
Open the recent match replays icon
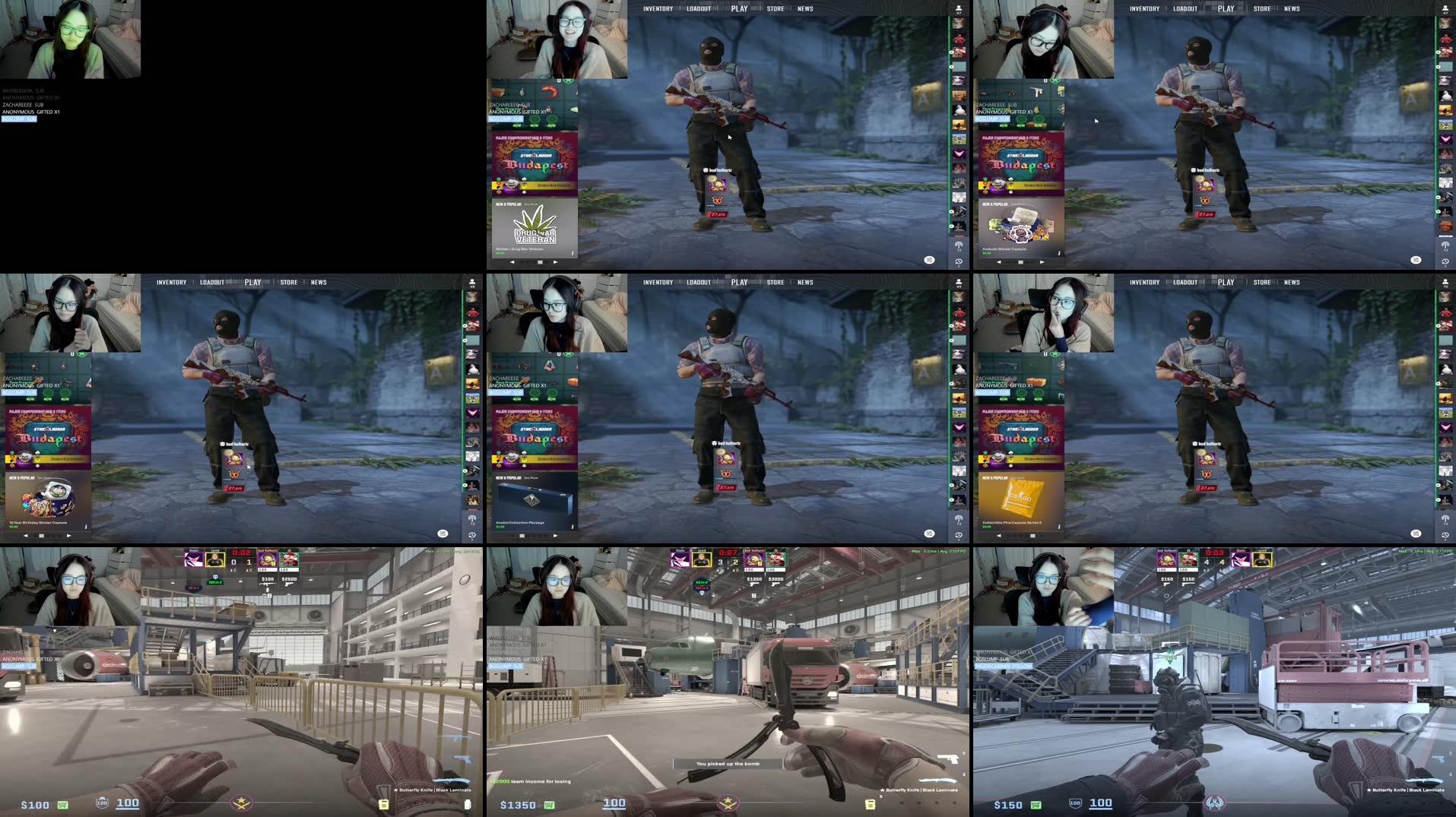pos(958,262)
